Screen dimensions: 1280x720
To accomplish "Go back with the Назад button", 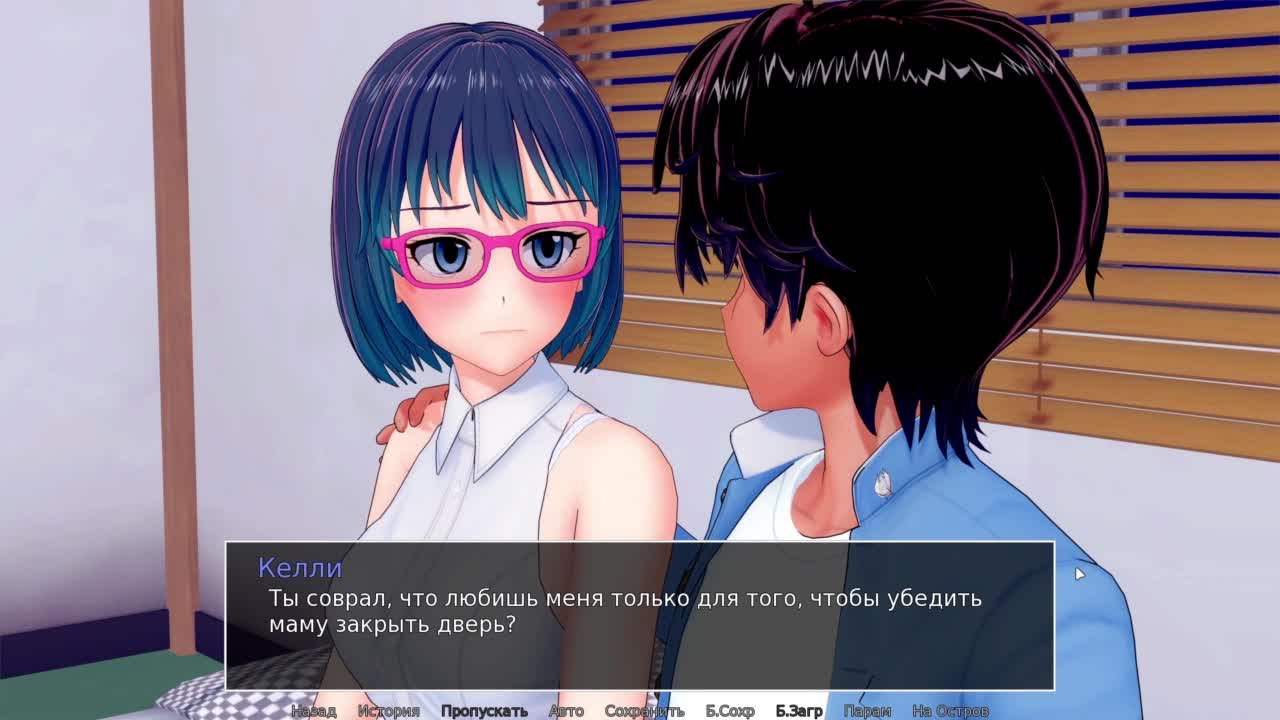I will pyautogui.click(x=313, y=711).
